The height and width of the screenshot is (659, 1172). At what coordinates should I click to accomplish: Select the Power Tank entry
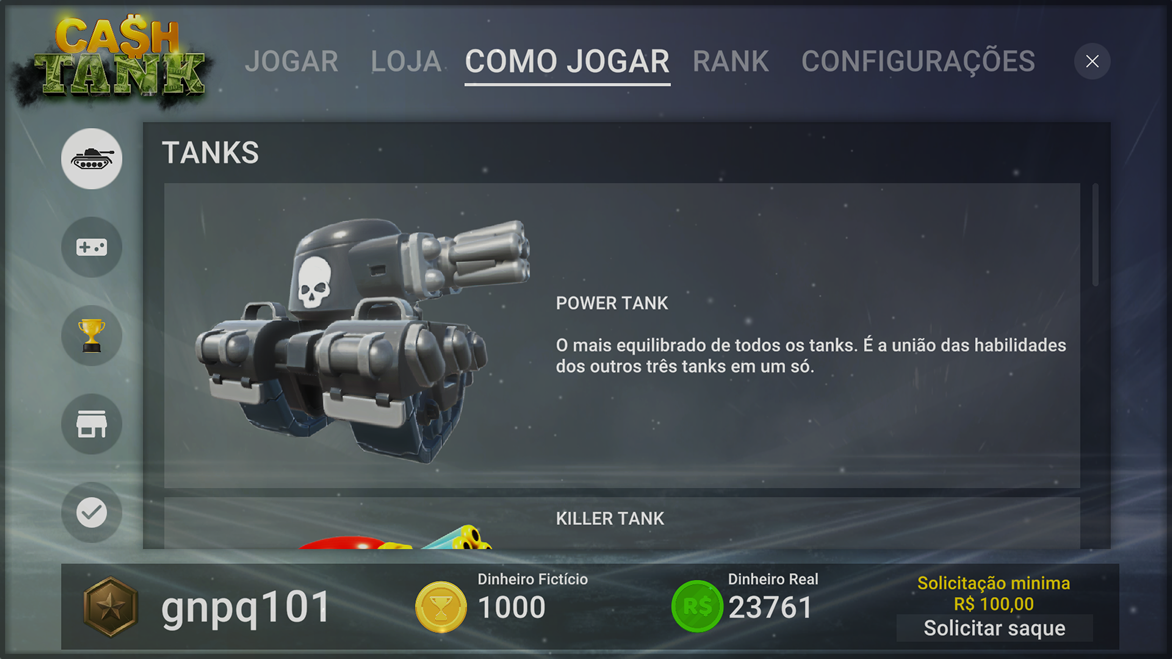621,335
